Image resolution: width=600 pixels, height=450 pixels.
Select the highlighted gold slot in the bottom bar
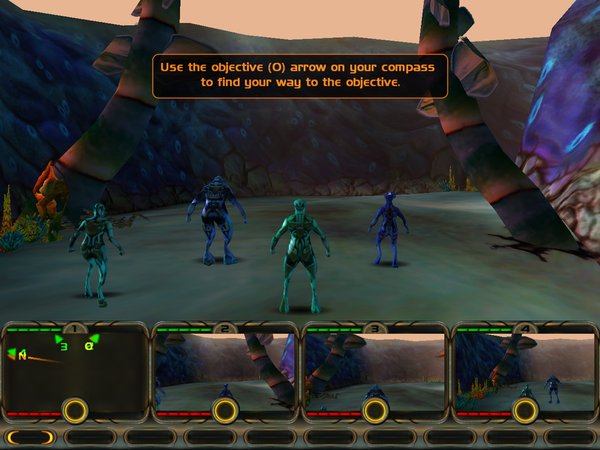(x=30, y=437)
